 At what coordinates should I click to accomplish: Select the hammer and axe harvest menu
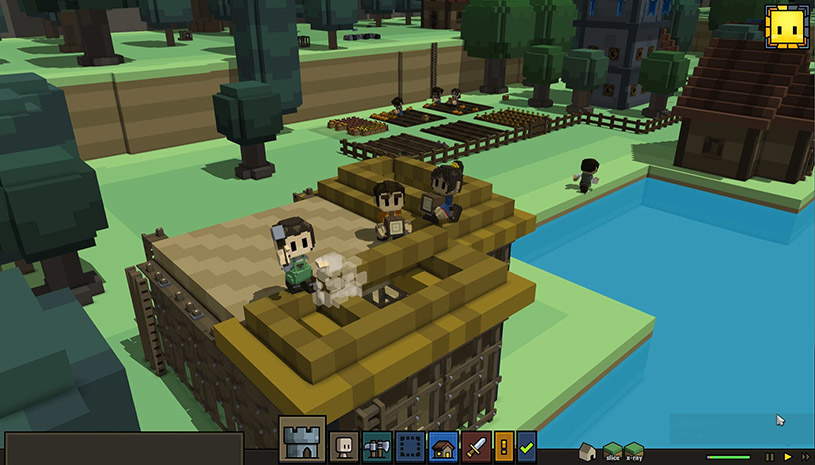coord(377,447)
